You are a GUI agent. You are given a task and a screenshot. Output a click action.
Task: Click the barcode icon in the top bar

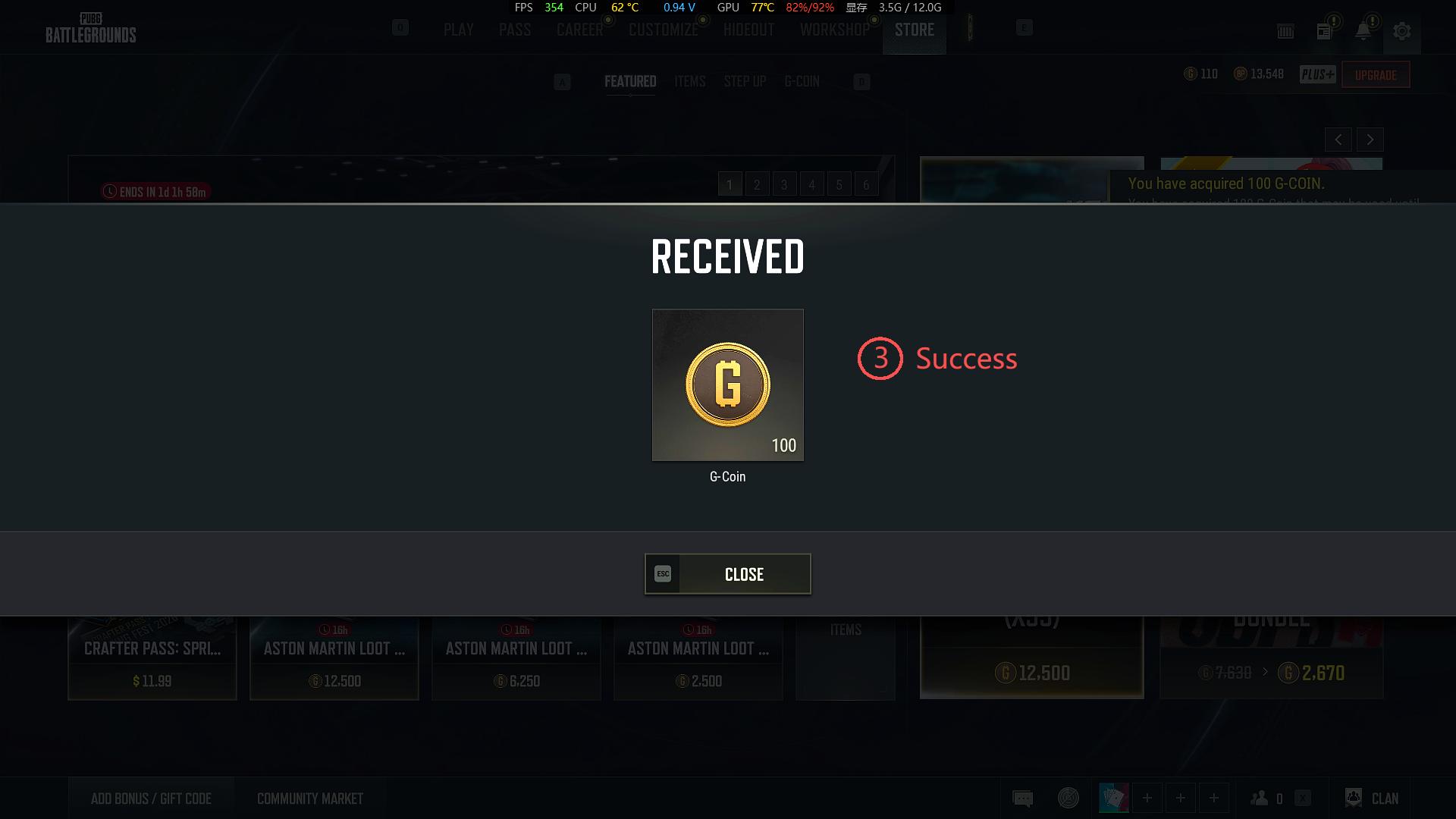pos(1286,31)
